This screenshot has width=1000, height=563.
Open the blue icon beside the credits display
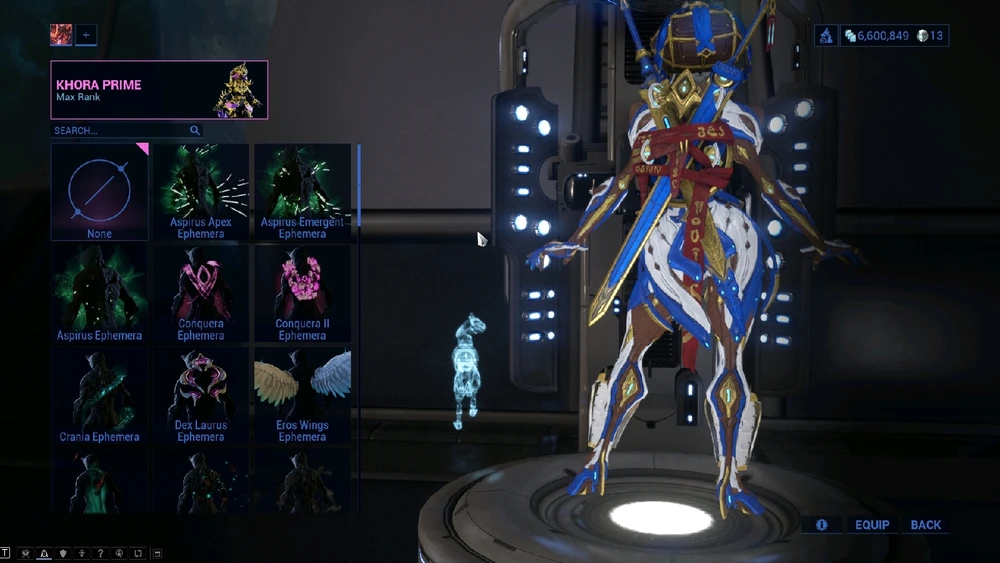pyautogui.click(x=827, y=36)
